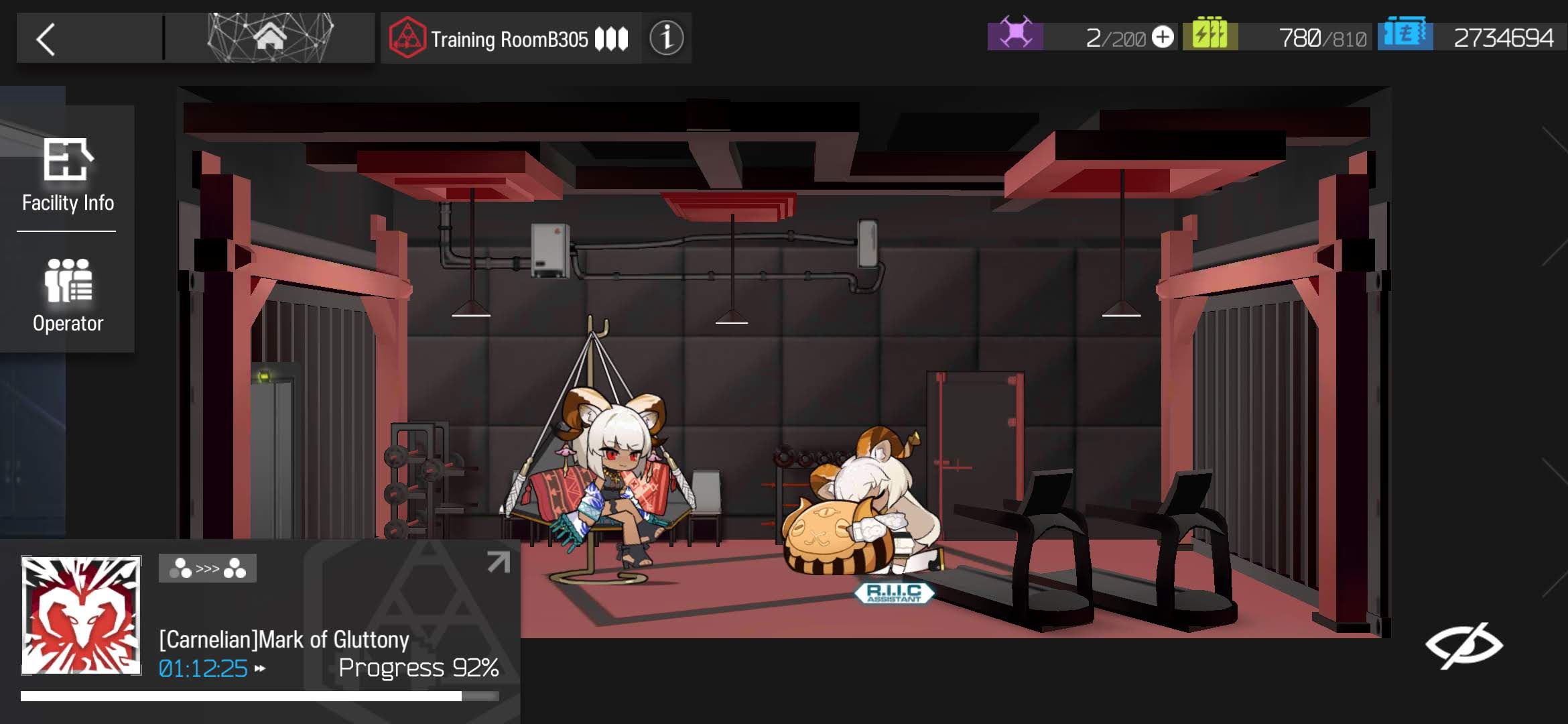Speed up the training timer 01:12:25
1568x724 pixels.
(x=260, y=668)
